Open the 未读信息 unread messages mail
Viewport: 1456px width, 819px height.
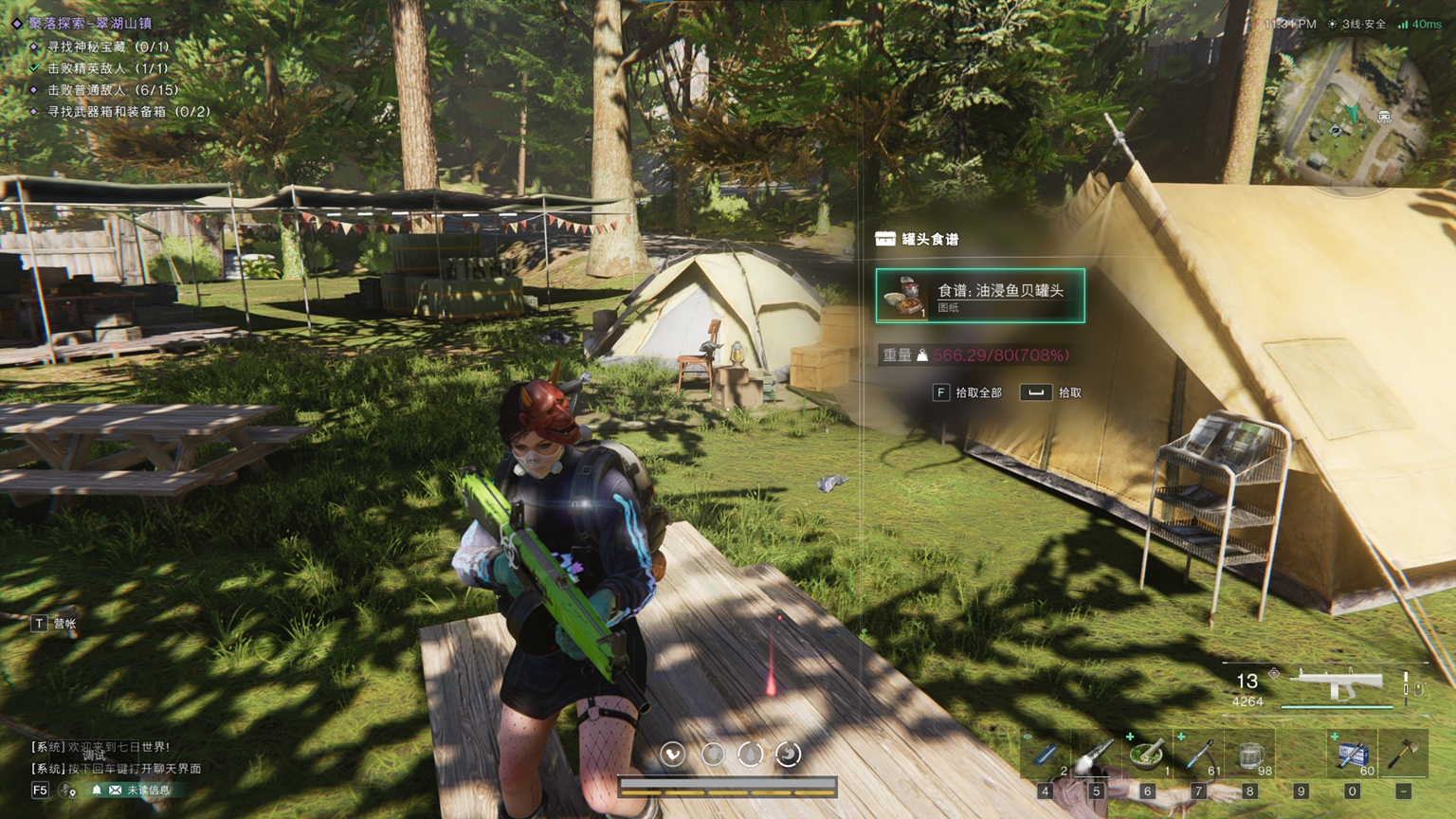[139, 790]
